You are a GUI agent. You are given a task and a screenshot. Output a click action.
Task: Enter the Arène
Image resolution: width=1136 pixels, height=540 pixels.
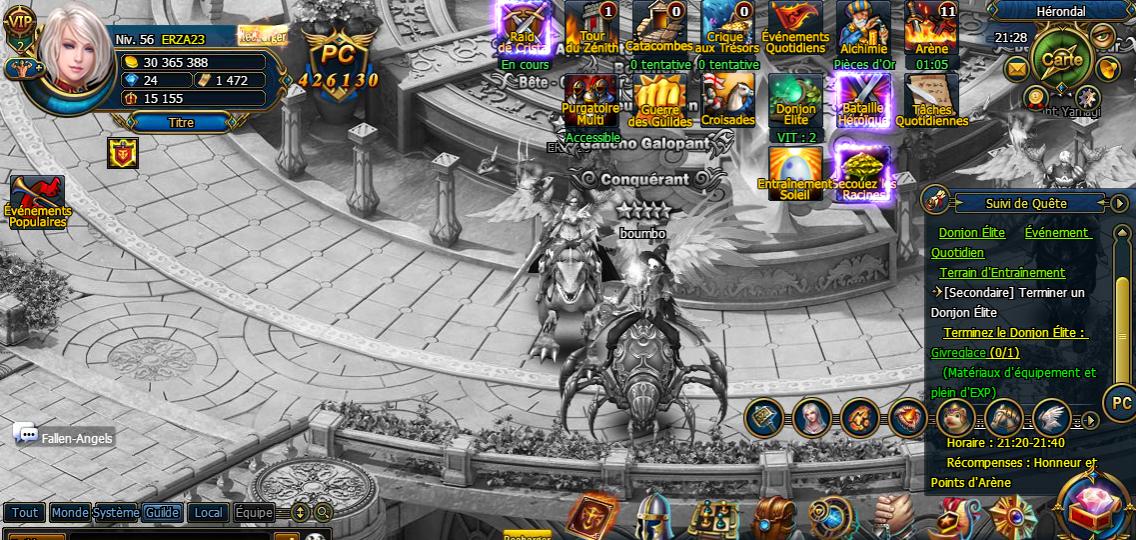[931, 30]
